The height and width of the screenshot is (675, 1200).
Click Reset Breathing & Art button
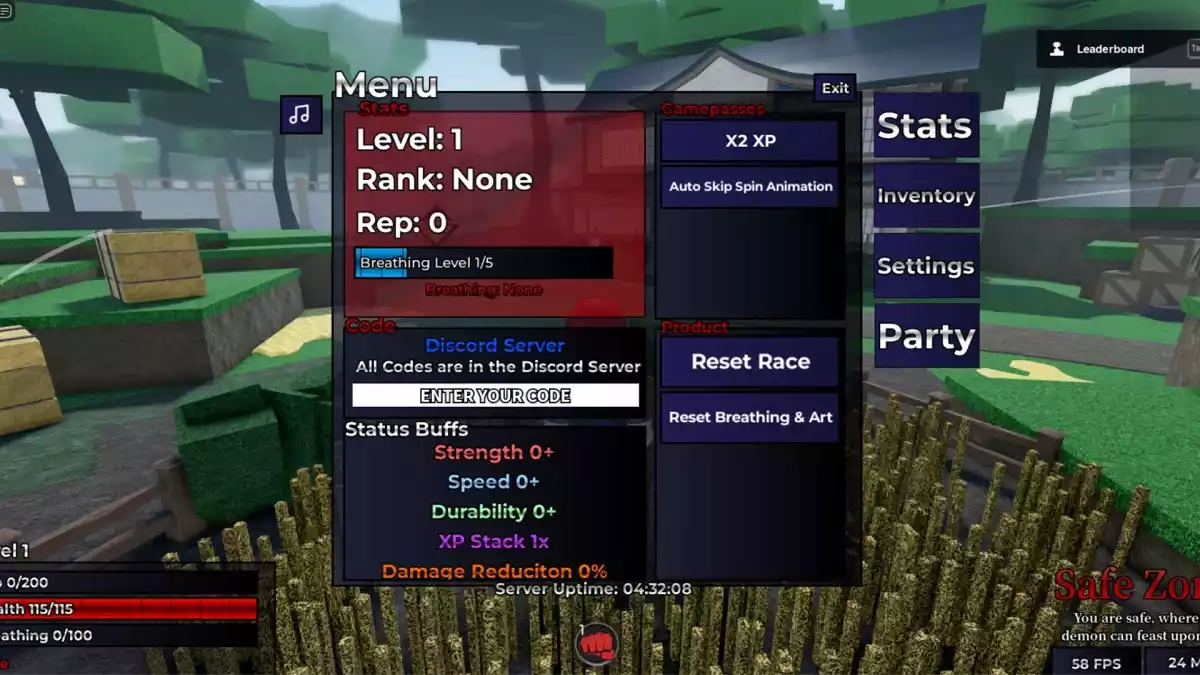pos(749,417)
